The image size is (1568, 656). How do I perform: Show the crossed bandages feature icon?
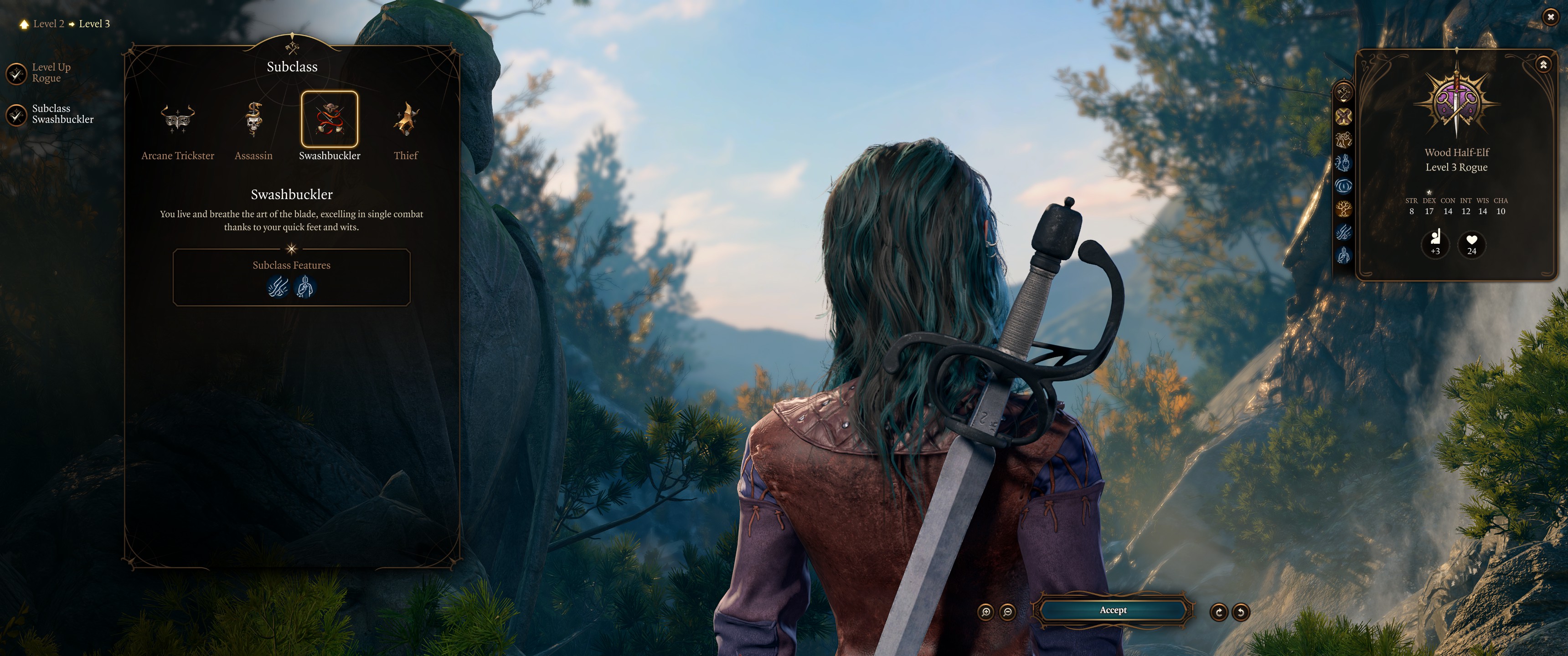[x=1343, y=116]
